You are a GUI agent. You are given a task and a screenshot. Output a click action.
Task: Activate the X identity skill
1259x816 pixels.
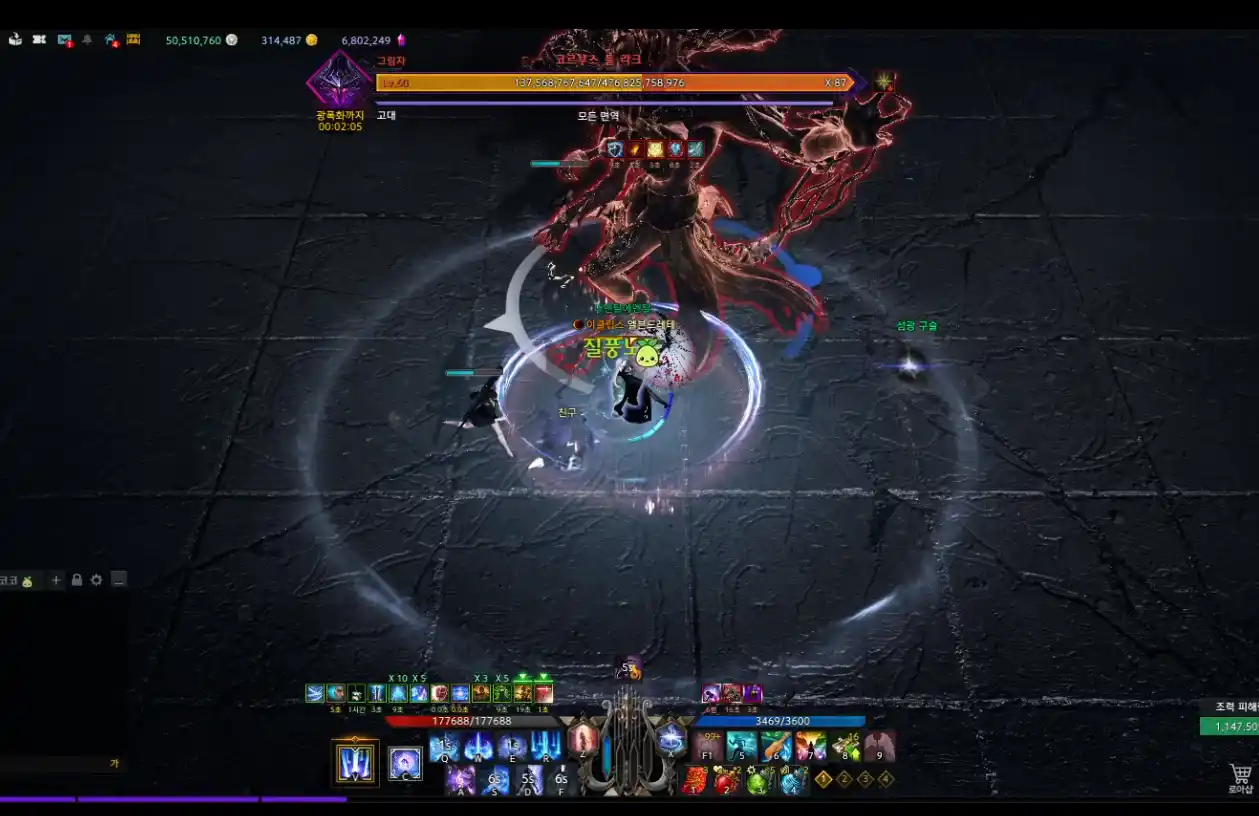[671, 741]
